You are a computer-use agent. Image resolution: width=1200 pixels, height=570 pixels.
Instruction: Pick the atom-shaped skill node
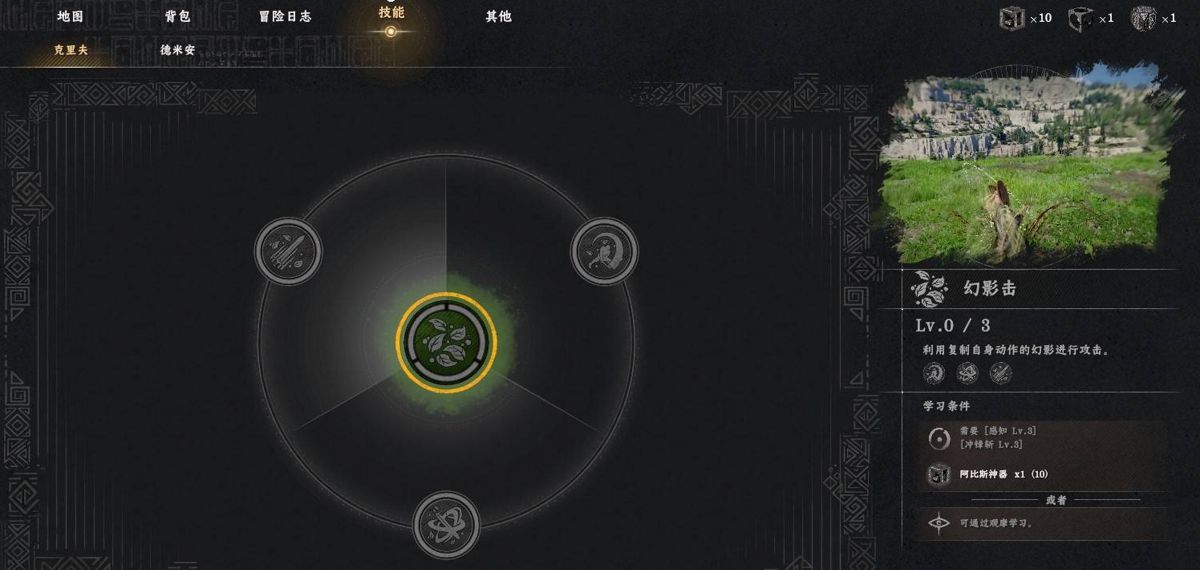coord(446,523)
